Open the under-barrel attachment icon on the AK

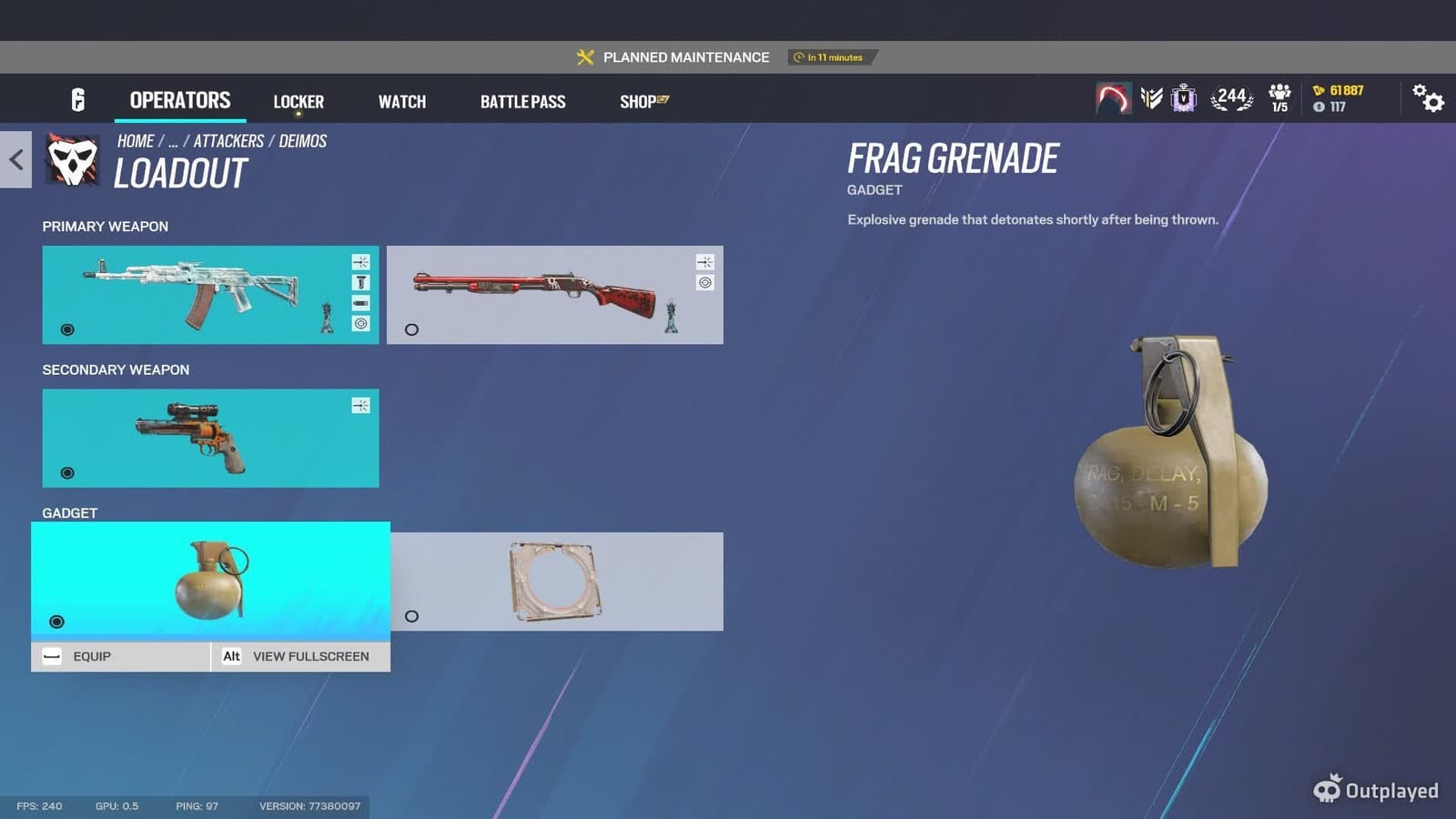tap(361, 302)
